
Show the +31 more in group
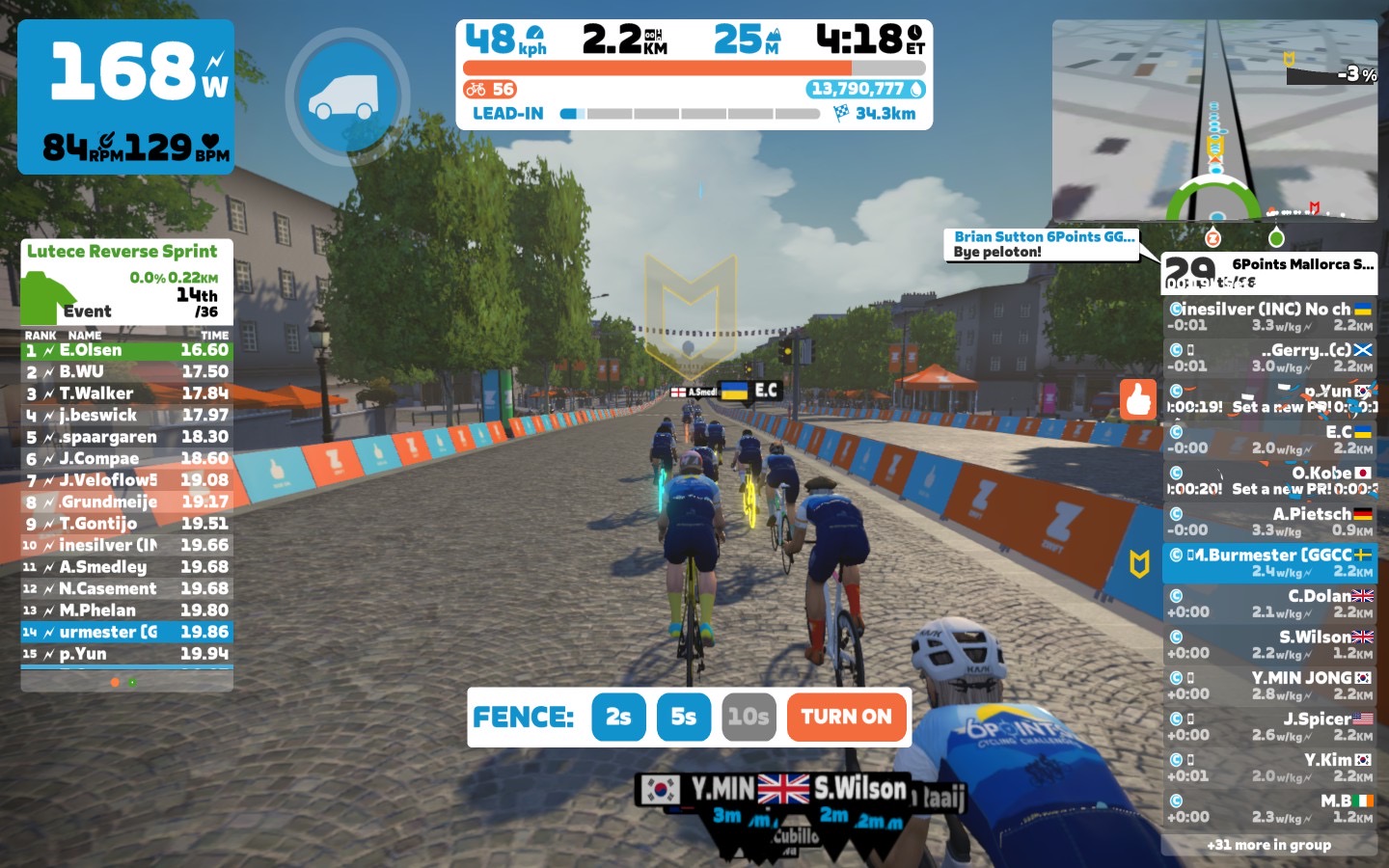[1268, 845]
